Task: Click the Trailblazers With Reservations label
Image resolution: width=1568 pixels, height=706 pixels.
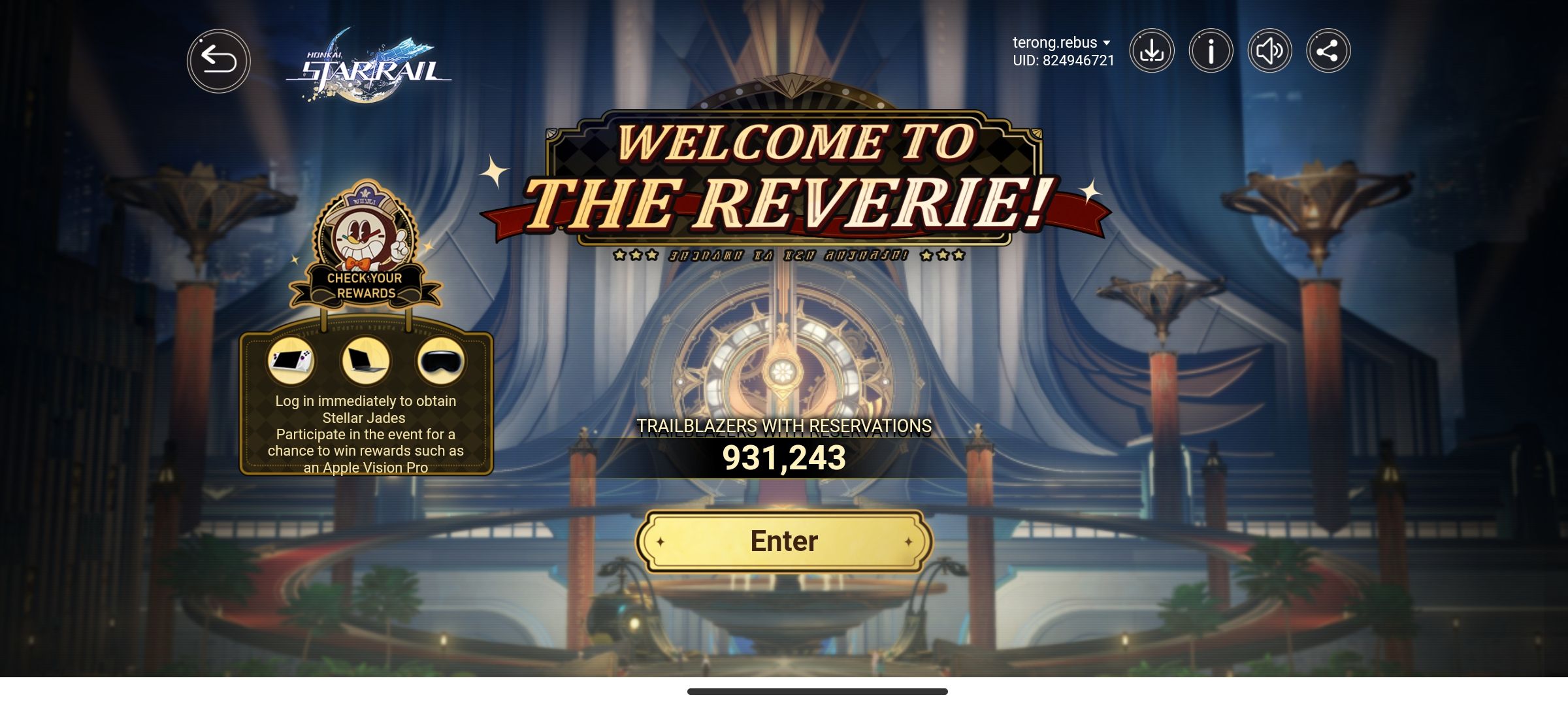Action: pos(784,426)
